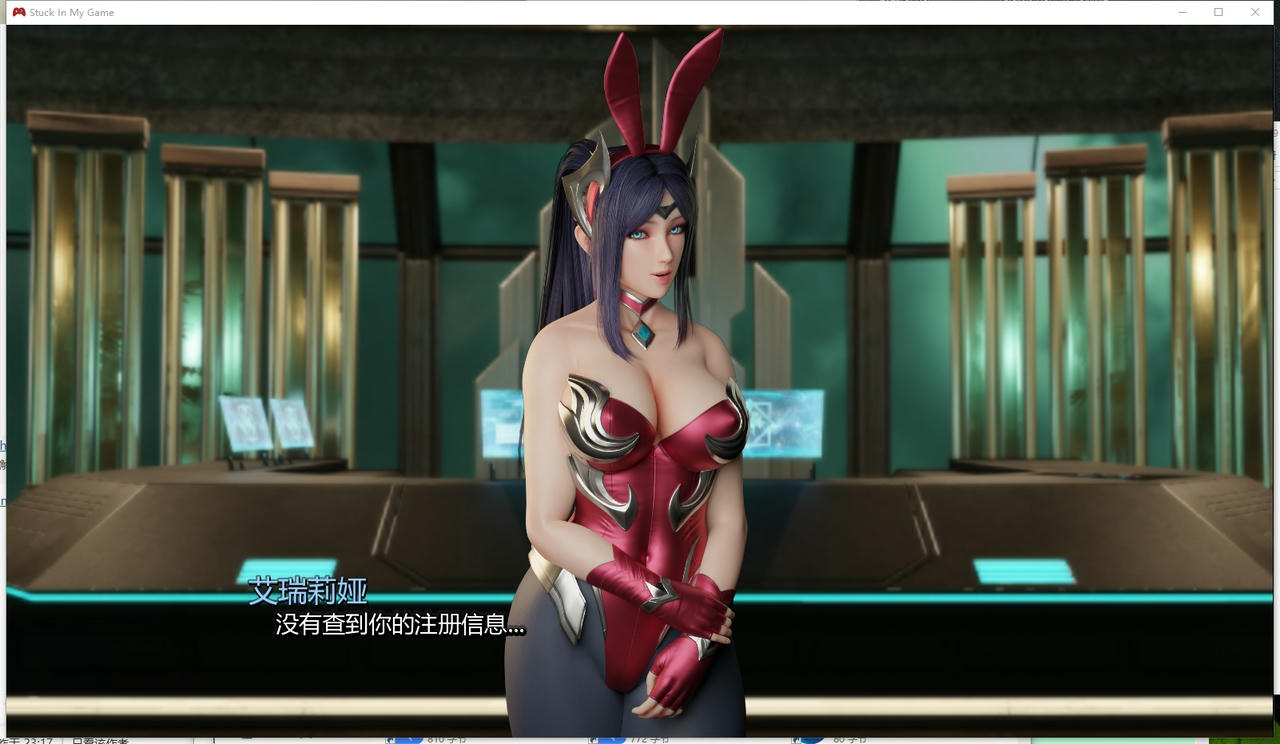Click the game controller icon in the title bar
Image resolution: width=1280 pixels, height=744 pixels.
tap(19, 12)
